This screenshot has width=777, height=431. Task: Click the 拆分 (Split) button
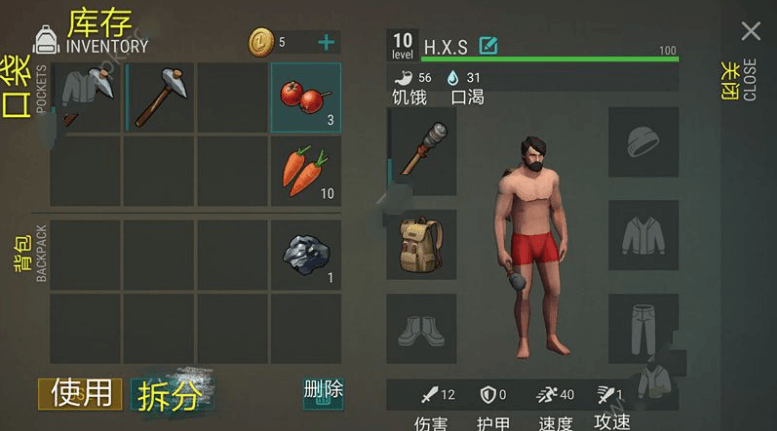tap(171, 395)
